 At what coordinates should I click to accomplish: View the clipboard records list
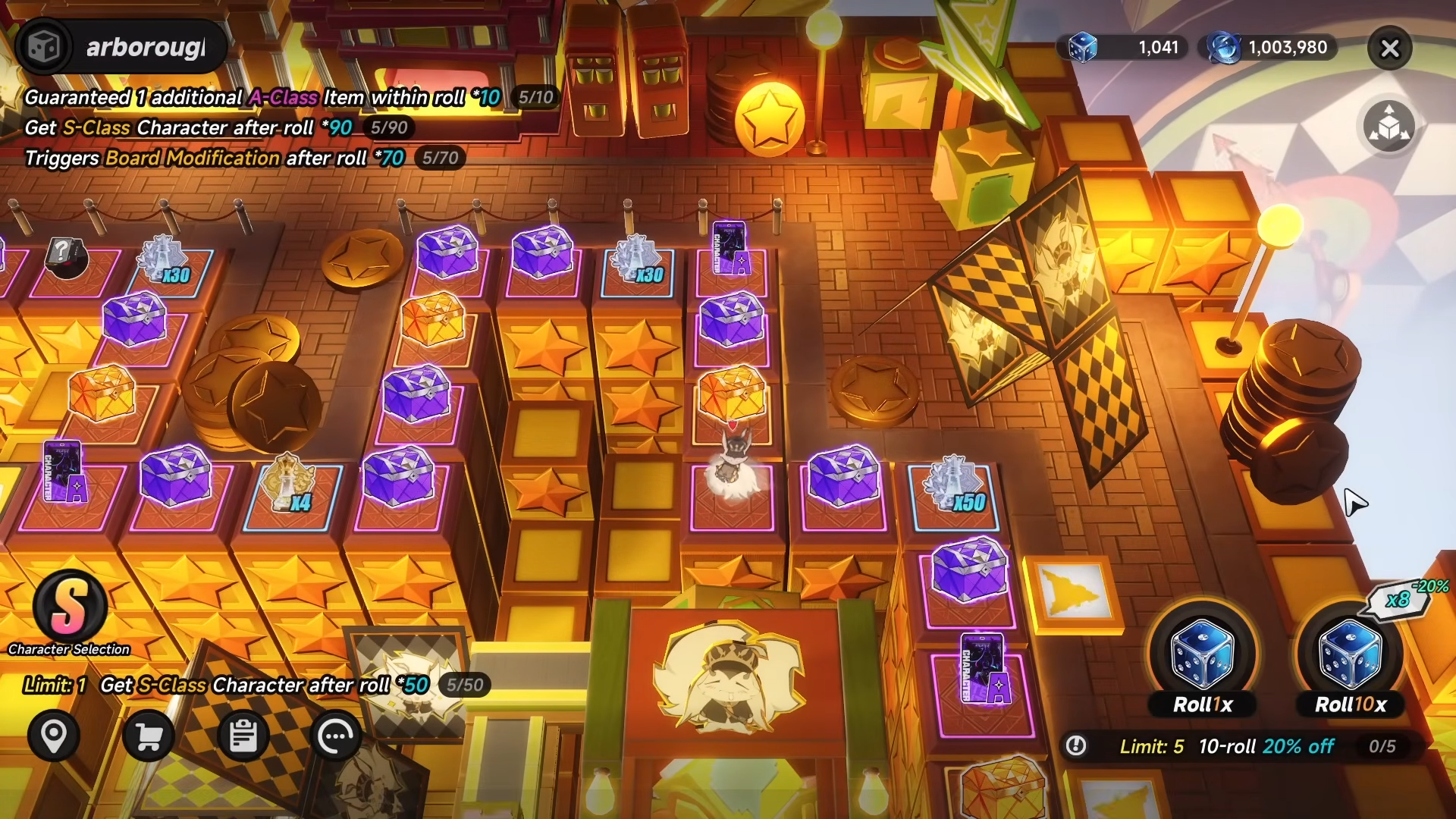pos(243,736)
